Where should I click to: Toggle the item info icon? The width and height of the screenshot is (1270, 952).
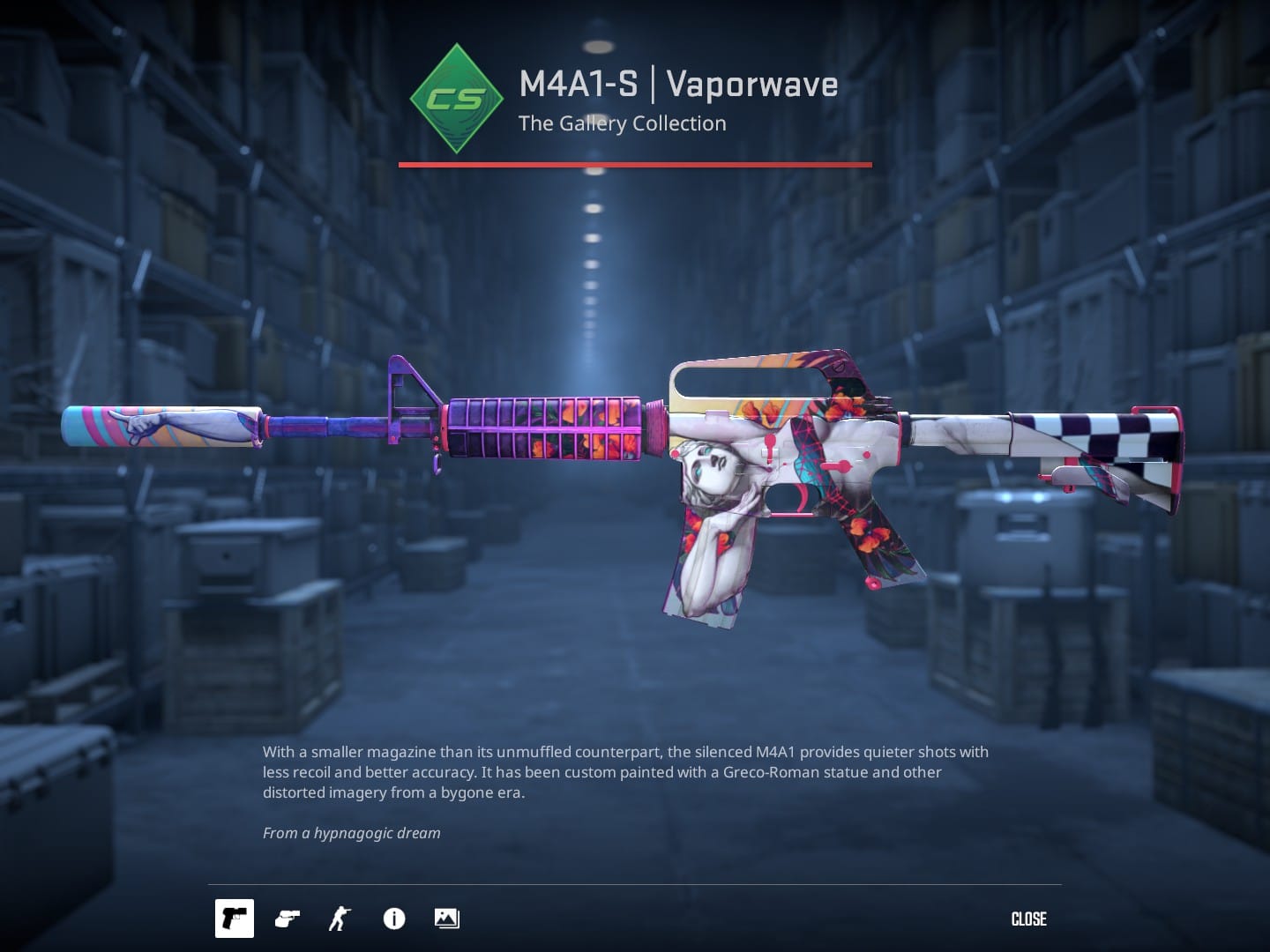394,919
